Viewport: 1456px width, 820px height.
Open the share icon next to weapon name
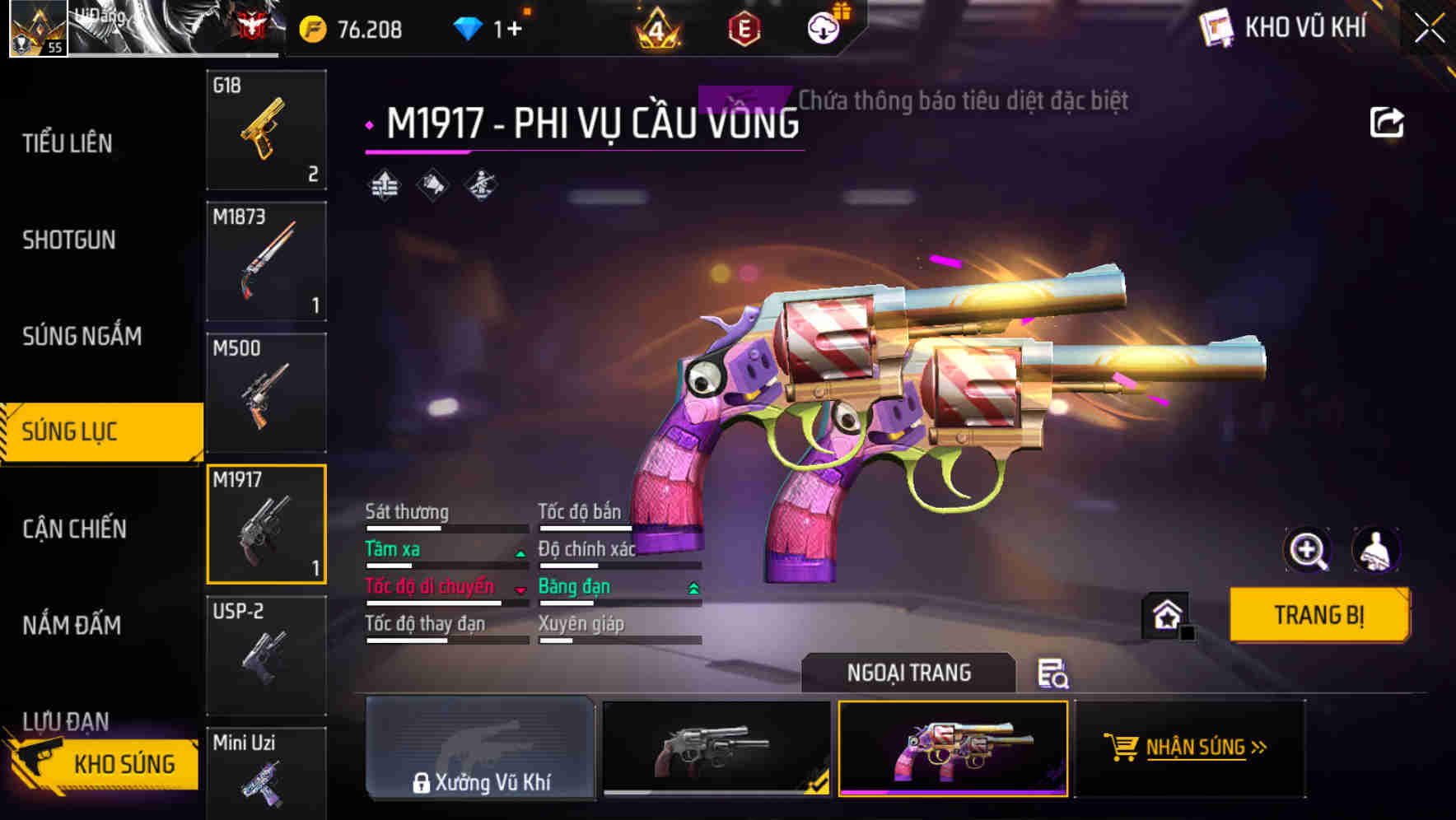tap(1388, 121)
